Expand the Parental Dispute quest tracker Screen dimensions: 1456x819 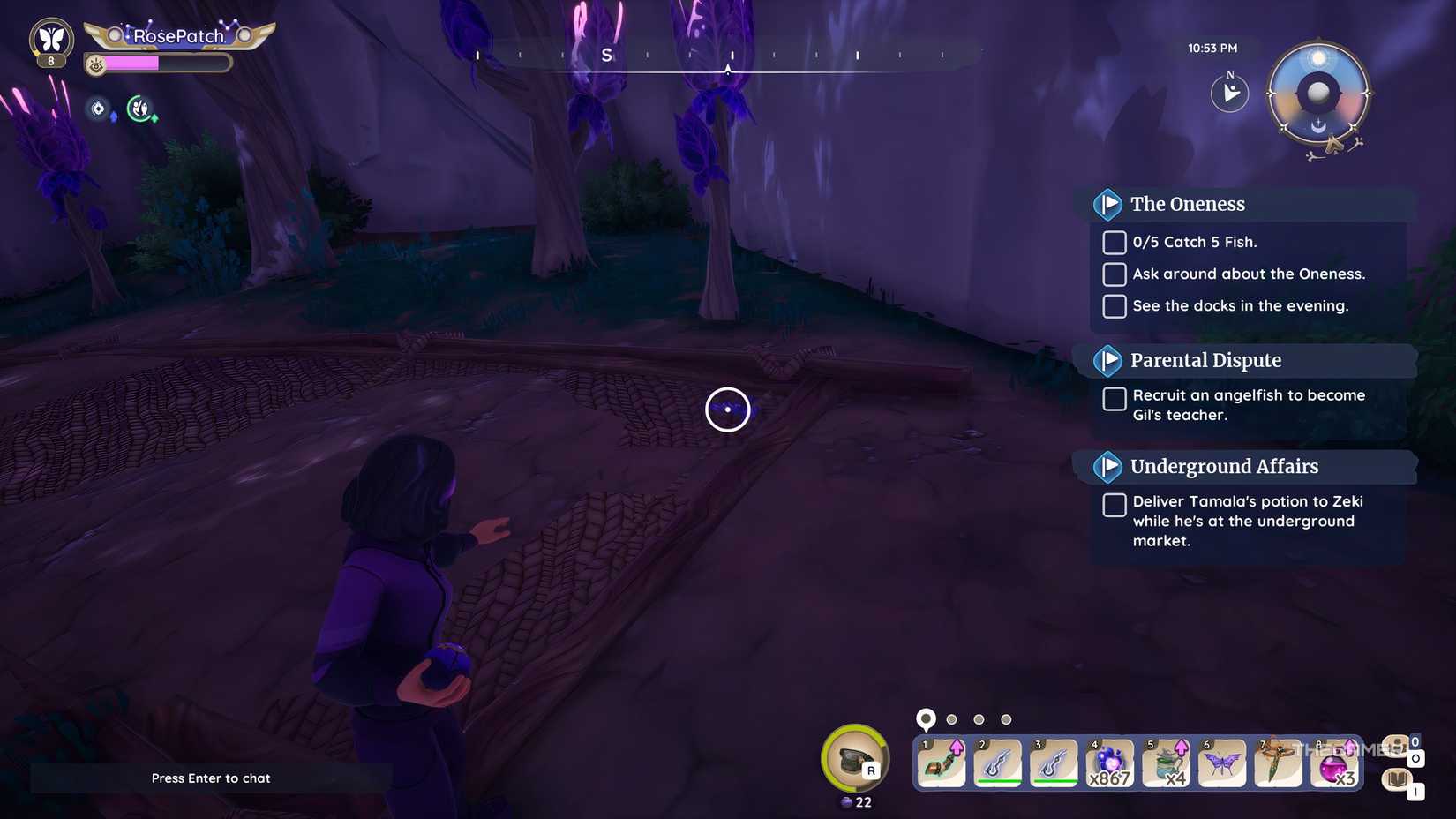(x=1109, y=360)
